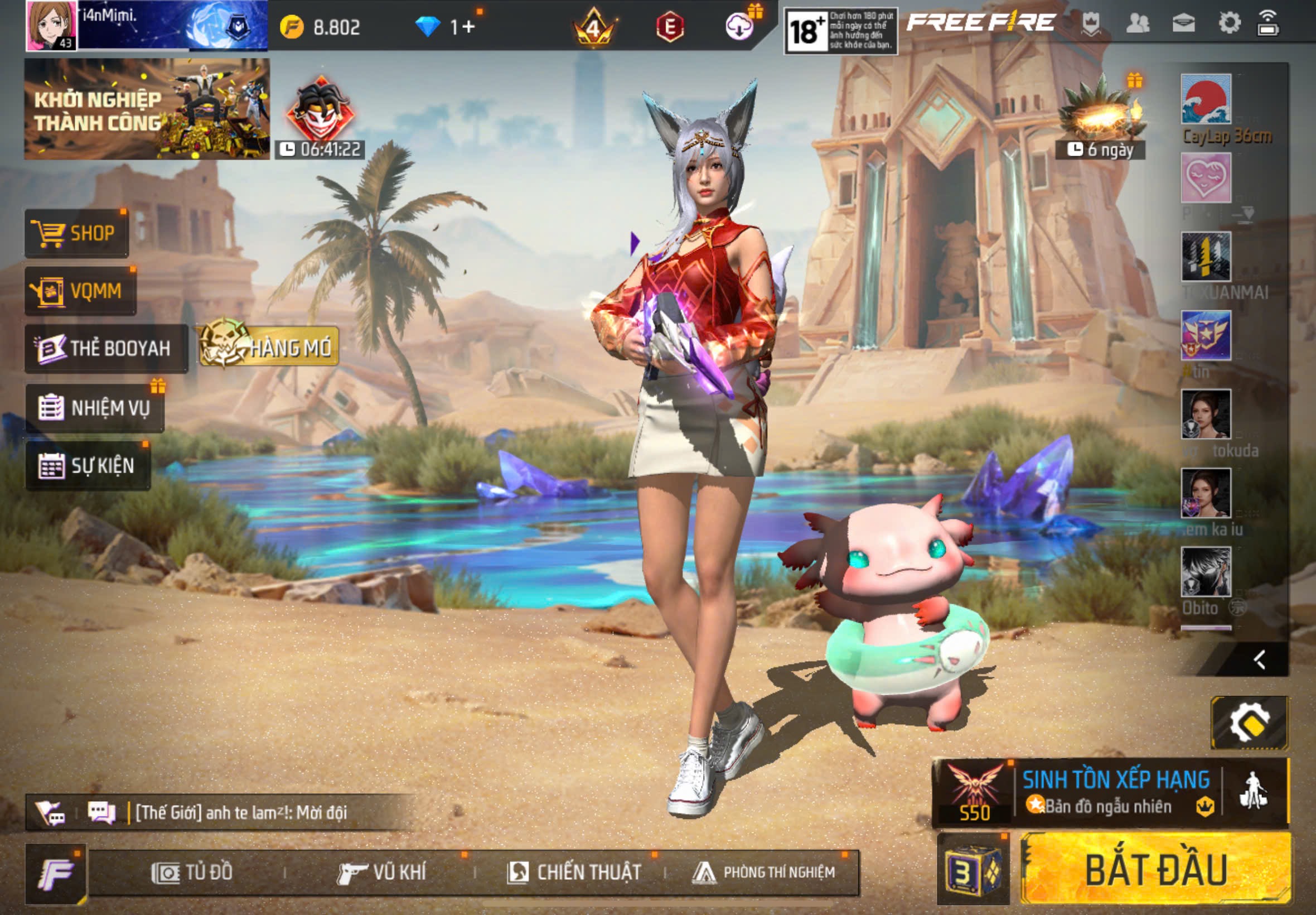Open PHÒNG THÍ NGHIỆM lab tab
1316x915 pixels.
tap(764, 873)
